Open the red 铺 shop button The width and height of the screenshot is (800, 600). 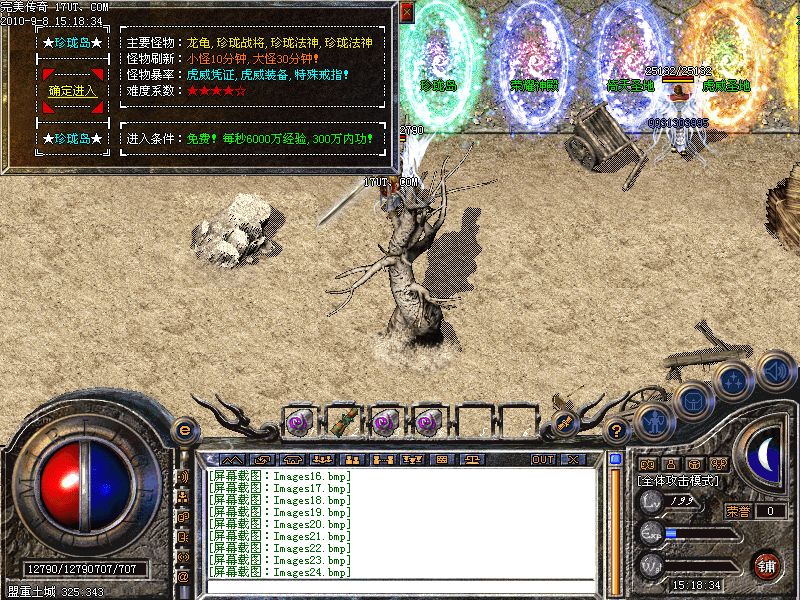[x=767, y=564]
